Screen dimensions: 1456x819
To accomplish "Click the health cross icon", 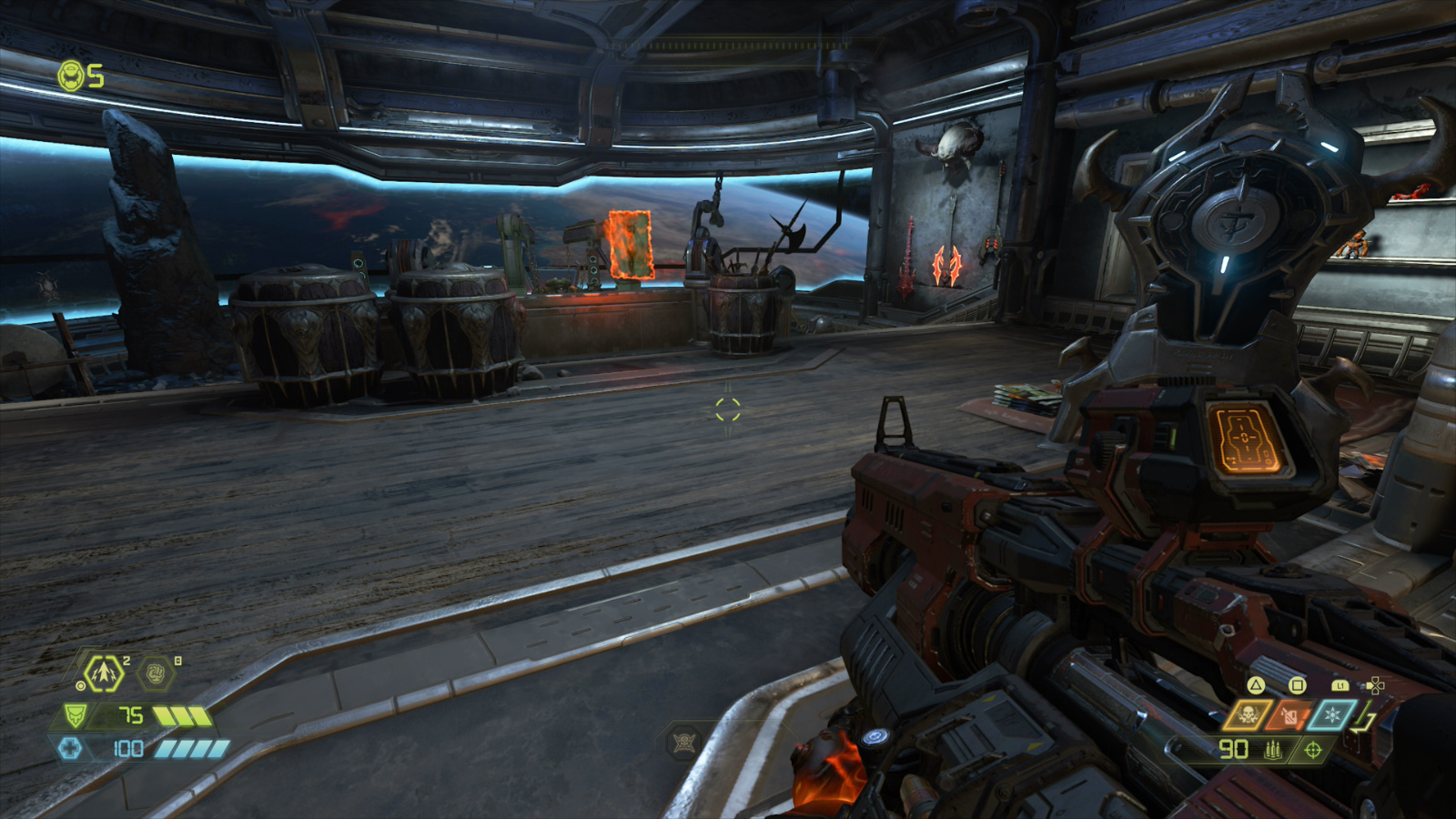I will (70, 748).
